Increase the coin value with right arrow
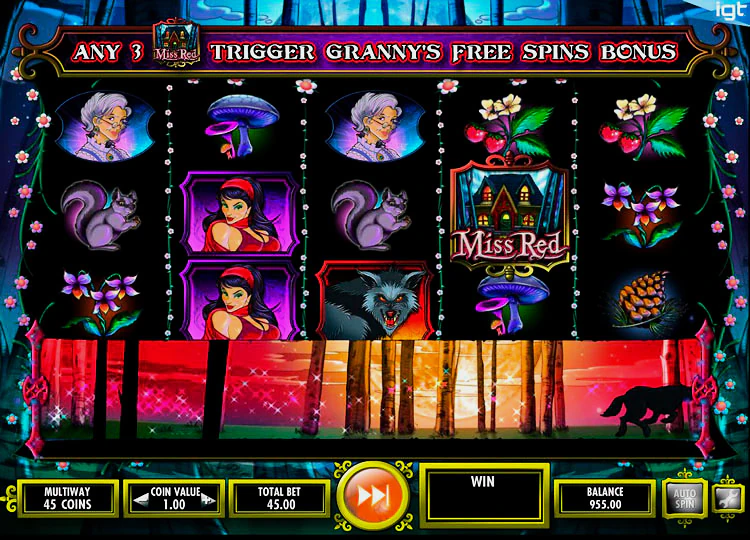The height and width of the screenshot is (540, 750). click(x=208, y=498)
